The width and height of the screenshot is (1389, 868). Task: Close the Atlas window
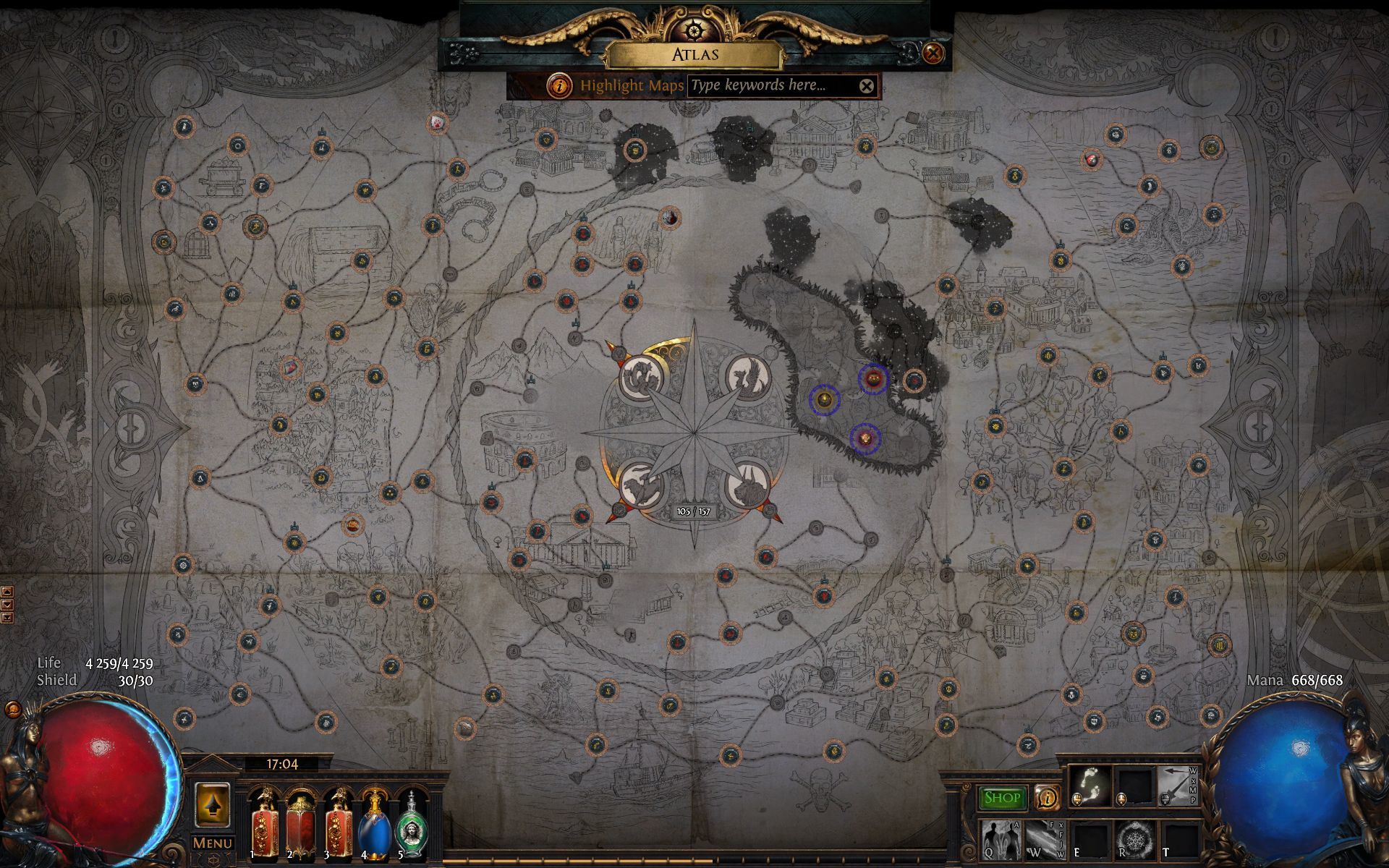933,53
